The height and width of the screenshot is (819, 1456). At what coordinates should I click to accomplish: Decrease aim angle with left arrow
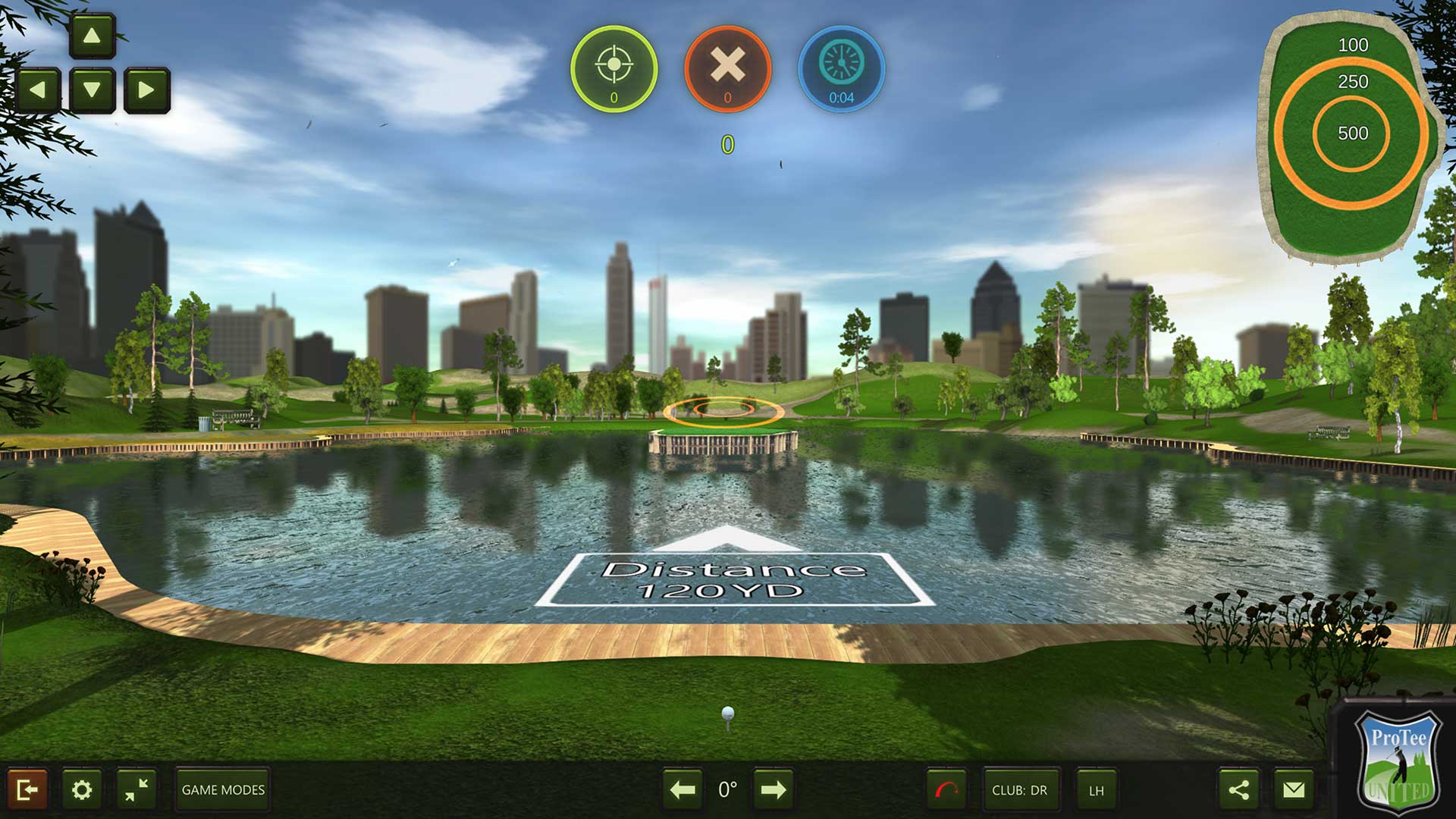click(681, 789)
